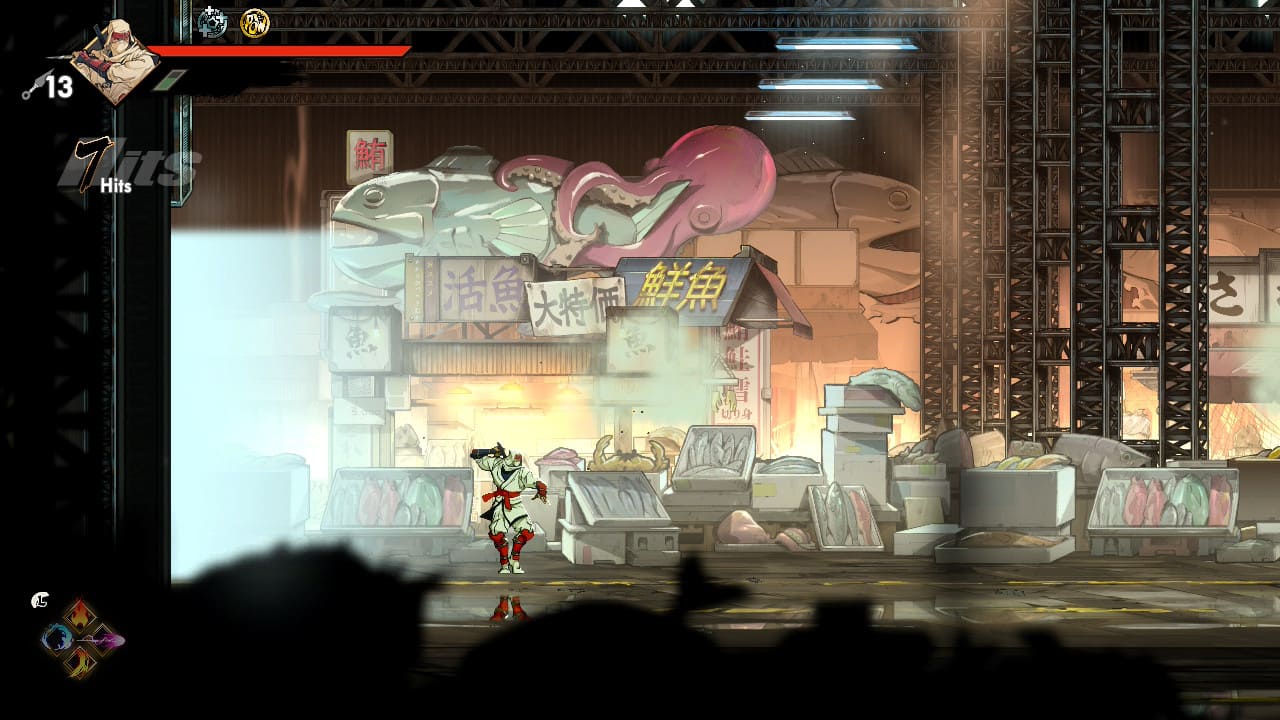Image resolution: width=1280 pixels, height=720 pixels.
Task: Activate the blue water Ninpo skill
Action: 57,637
